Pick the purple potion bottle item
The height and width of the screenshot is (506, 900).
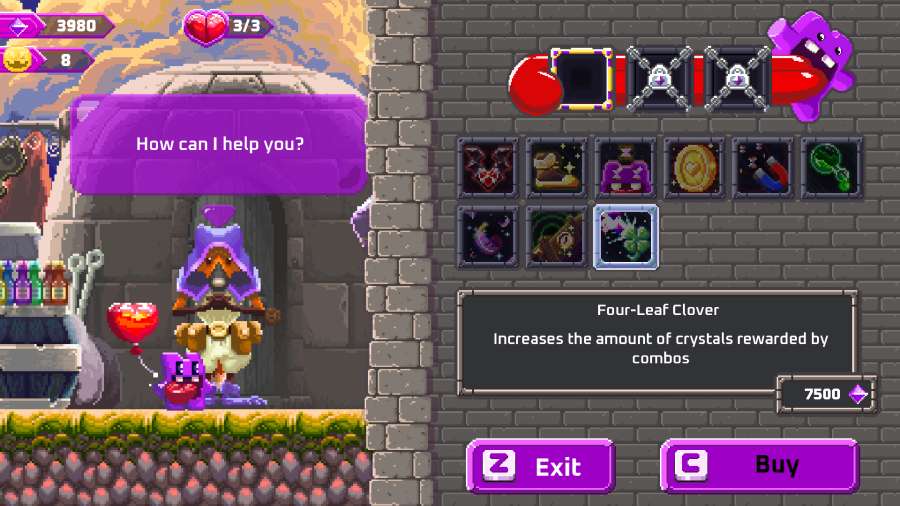tap(626, 167)
